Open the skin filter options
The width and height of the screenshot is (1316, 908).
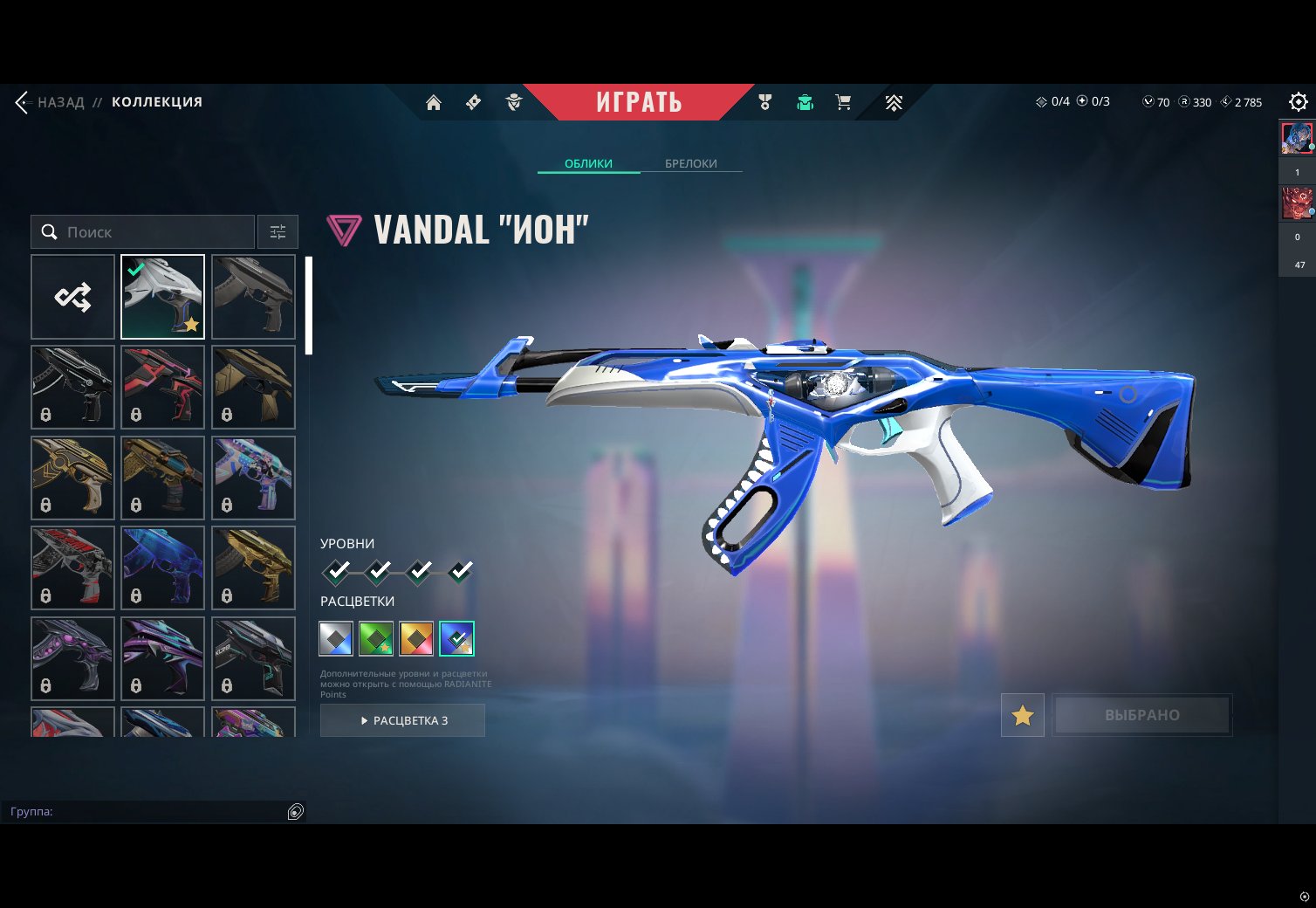click(x=278, y=232)
